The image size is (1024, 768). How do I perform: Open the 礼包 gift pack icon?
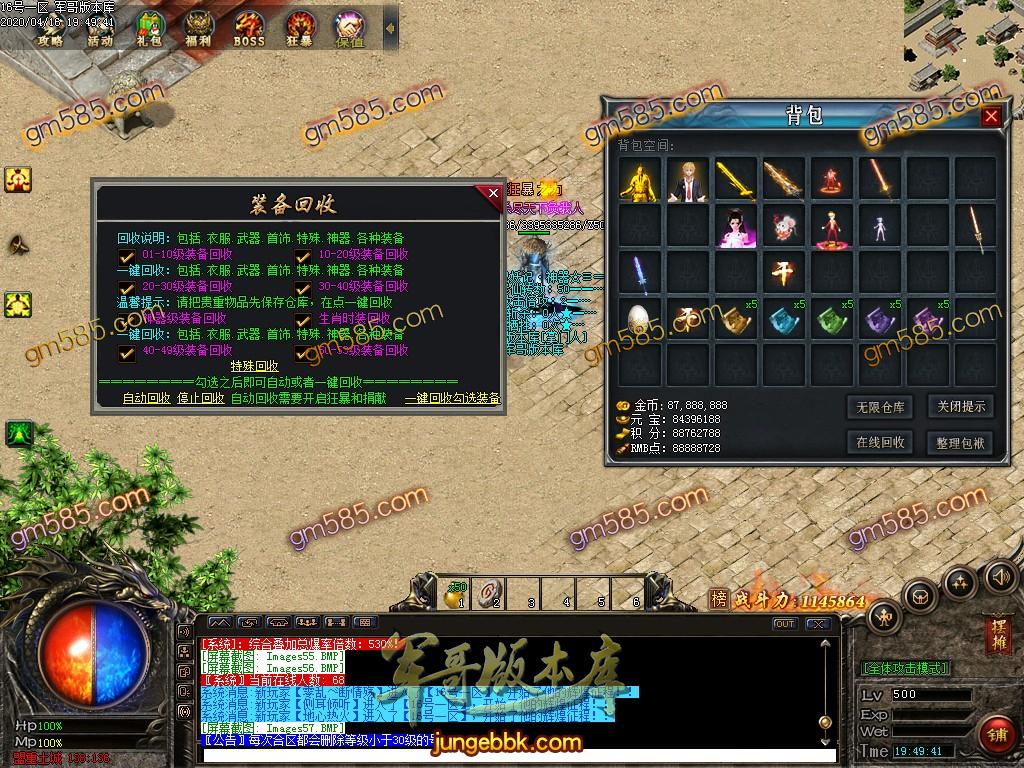[x=150, y=29]
